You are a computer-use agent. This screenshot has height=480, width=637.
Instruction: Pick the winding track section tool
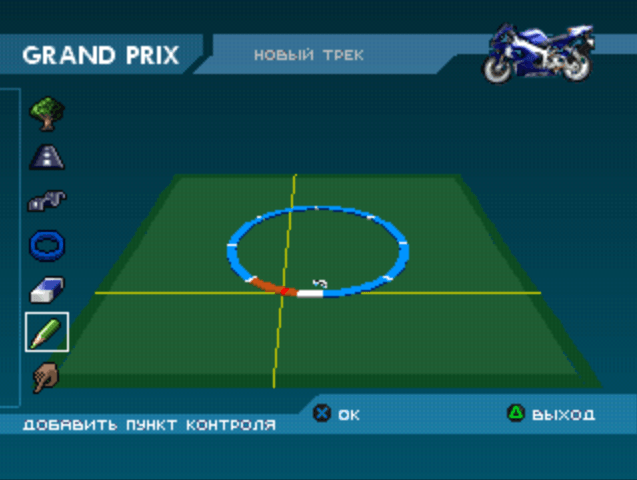(x=46, y=200)
